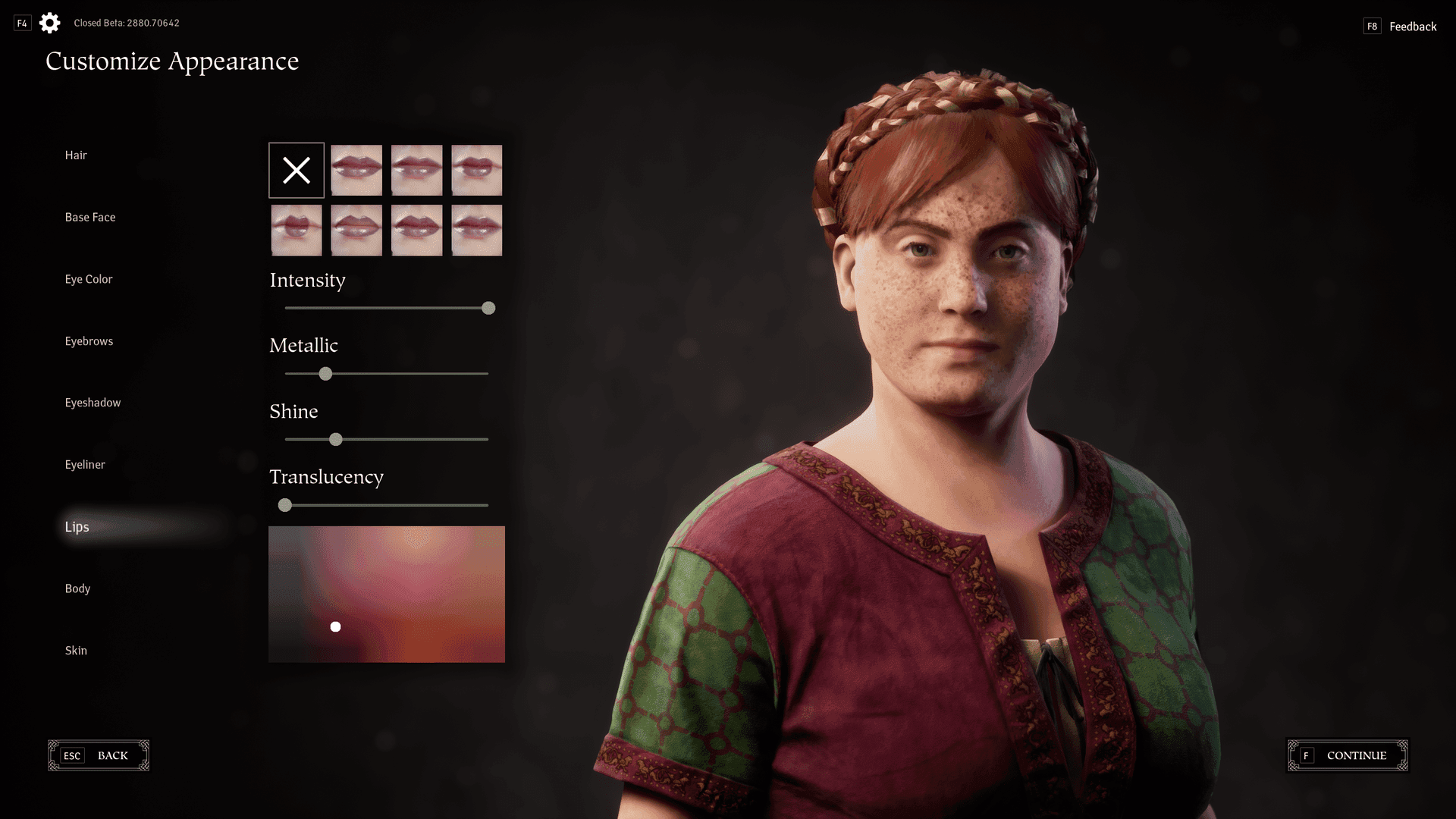Open the Eyebrows options
Screen dimensions: 1456x819
point(89,341)
